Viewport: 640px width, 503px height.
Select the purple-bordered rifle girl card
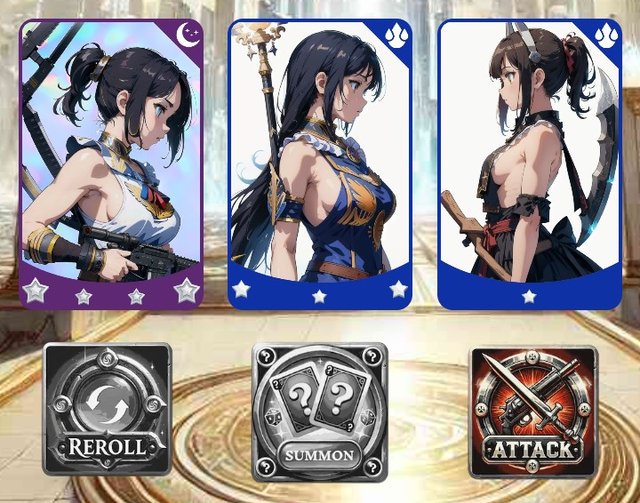[111, 163]
